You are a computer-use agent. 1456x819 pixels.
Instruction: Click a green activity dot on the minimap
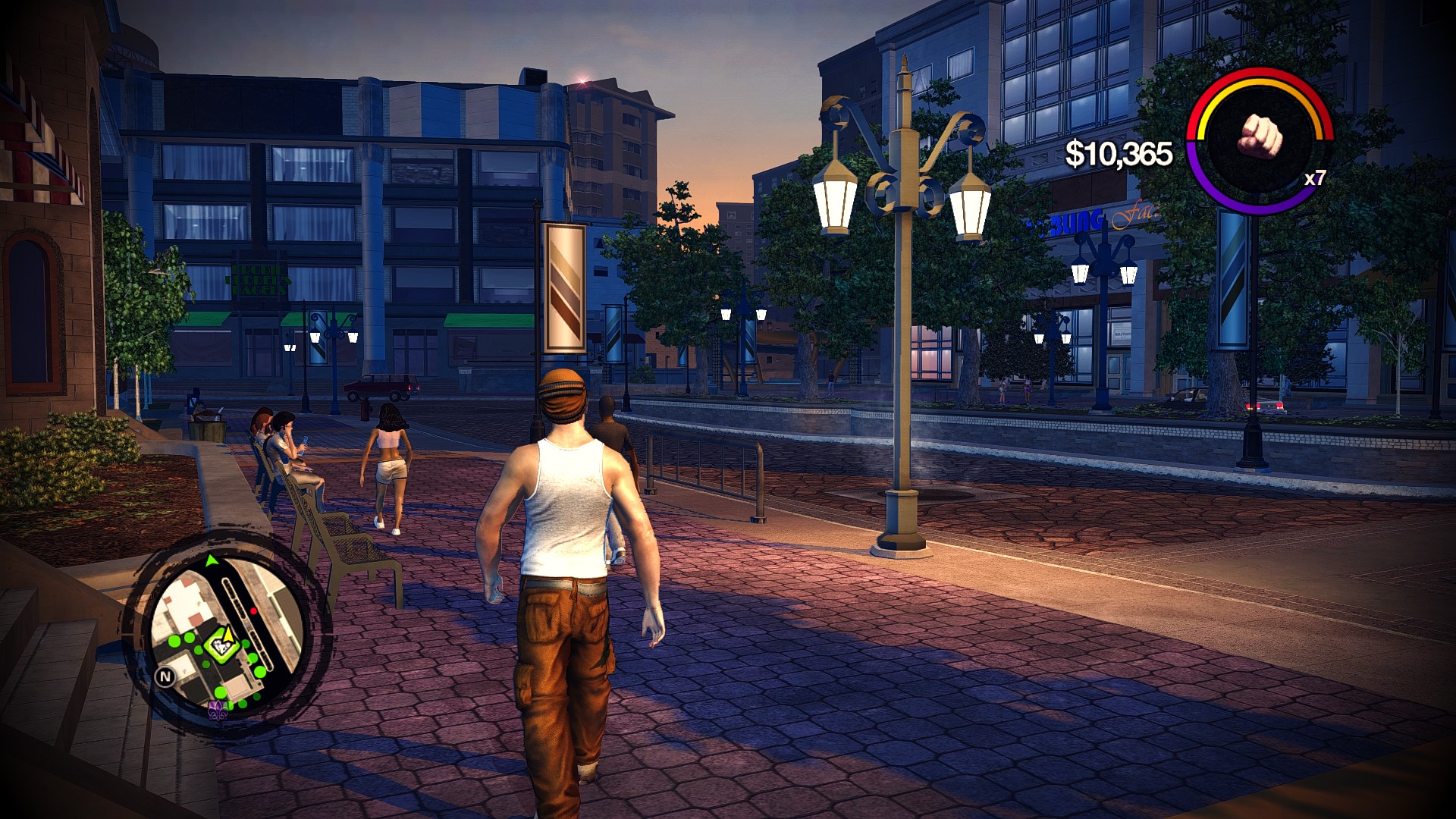tap(174, 641)
